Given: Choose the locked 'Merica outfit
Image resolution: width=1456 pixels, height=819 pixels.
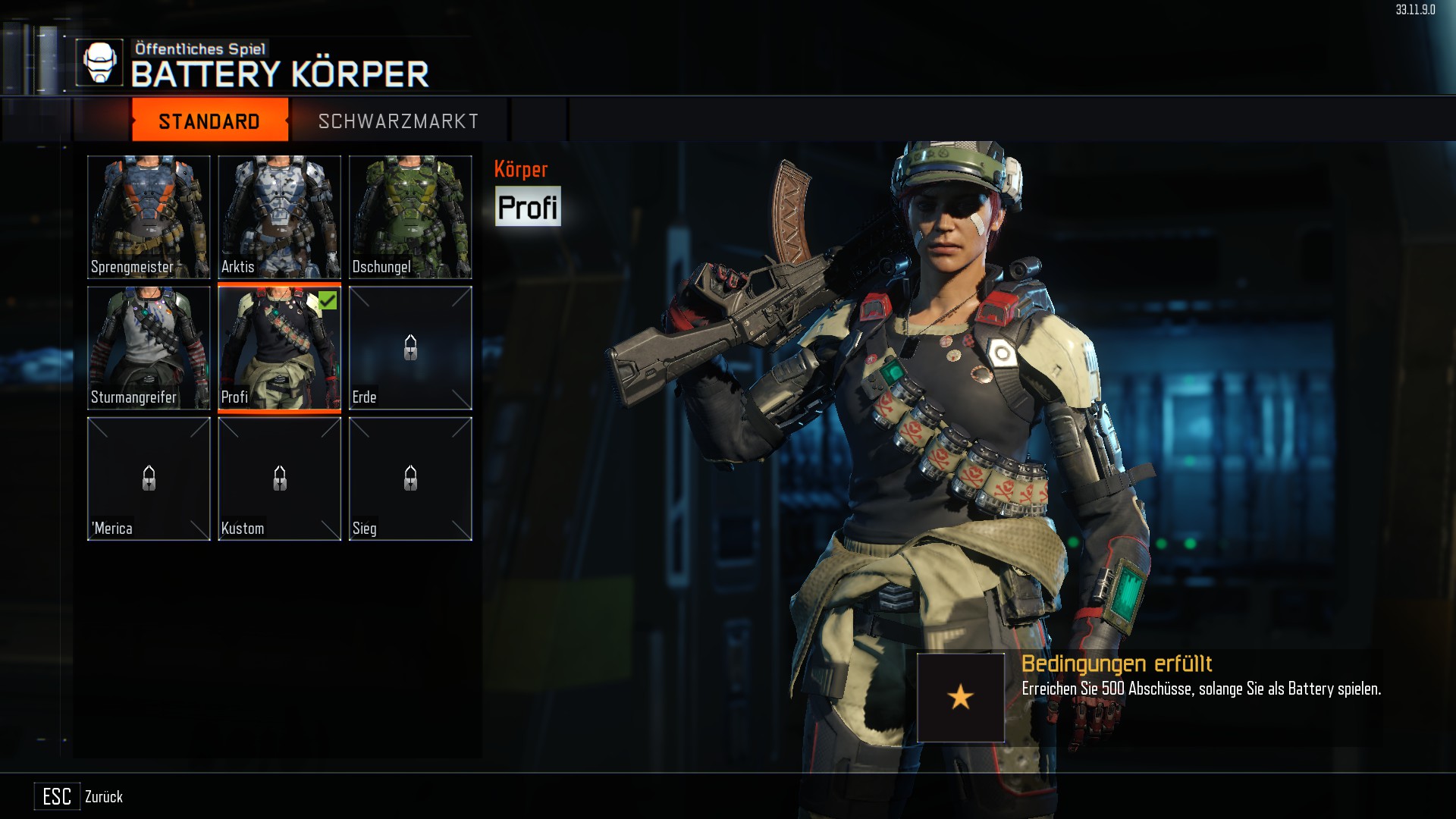Looking at the screenshot, I should click(149, 479).
